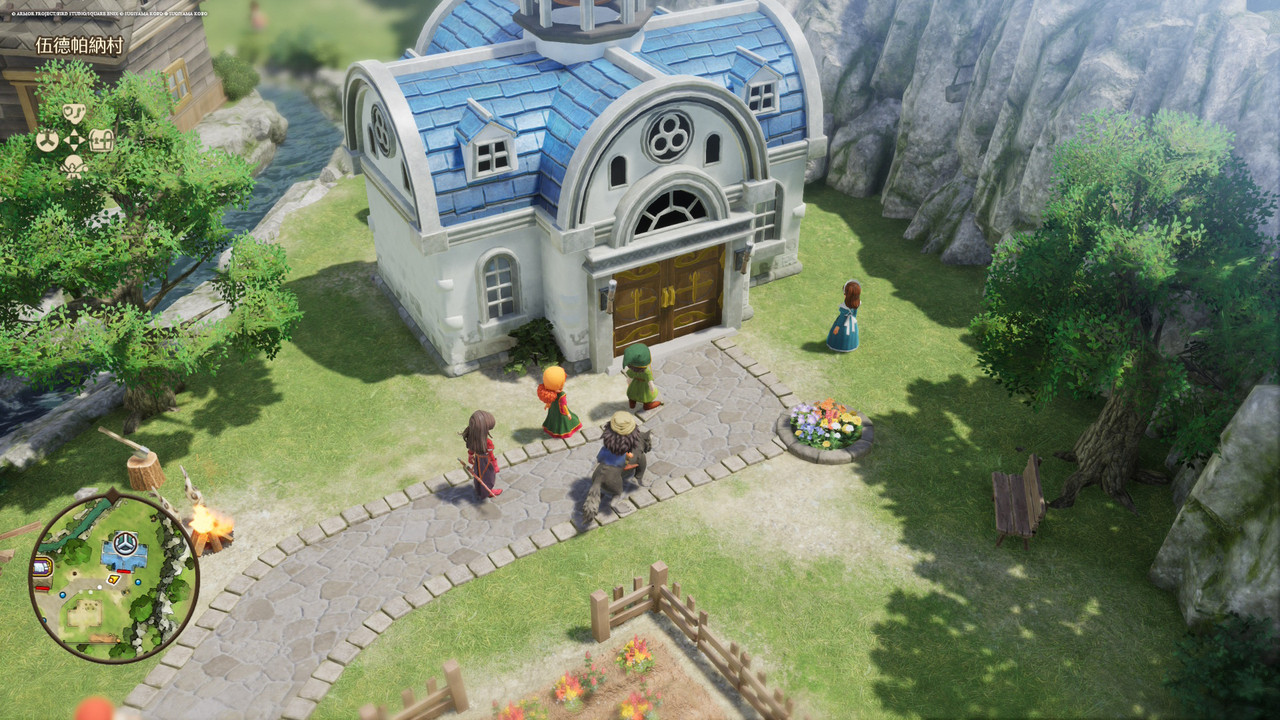Open the treasure chest shortcut icon
Viewport: 1280px width, 720px height.
101,140
